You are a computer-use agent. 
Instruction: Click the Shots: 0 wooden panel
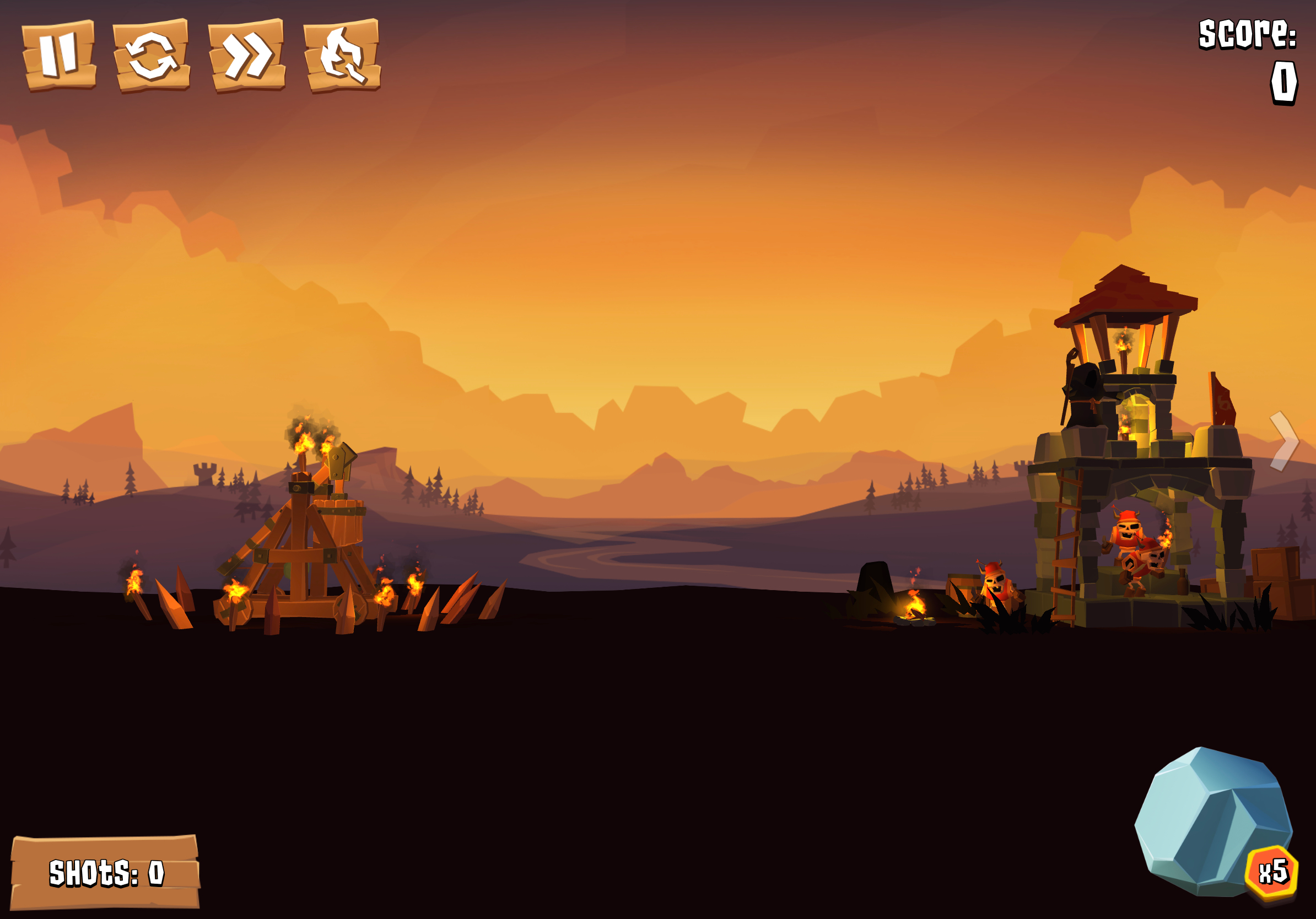tap(106, 871)
